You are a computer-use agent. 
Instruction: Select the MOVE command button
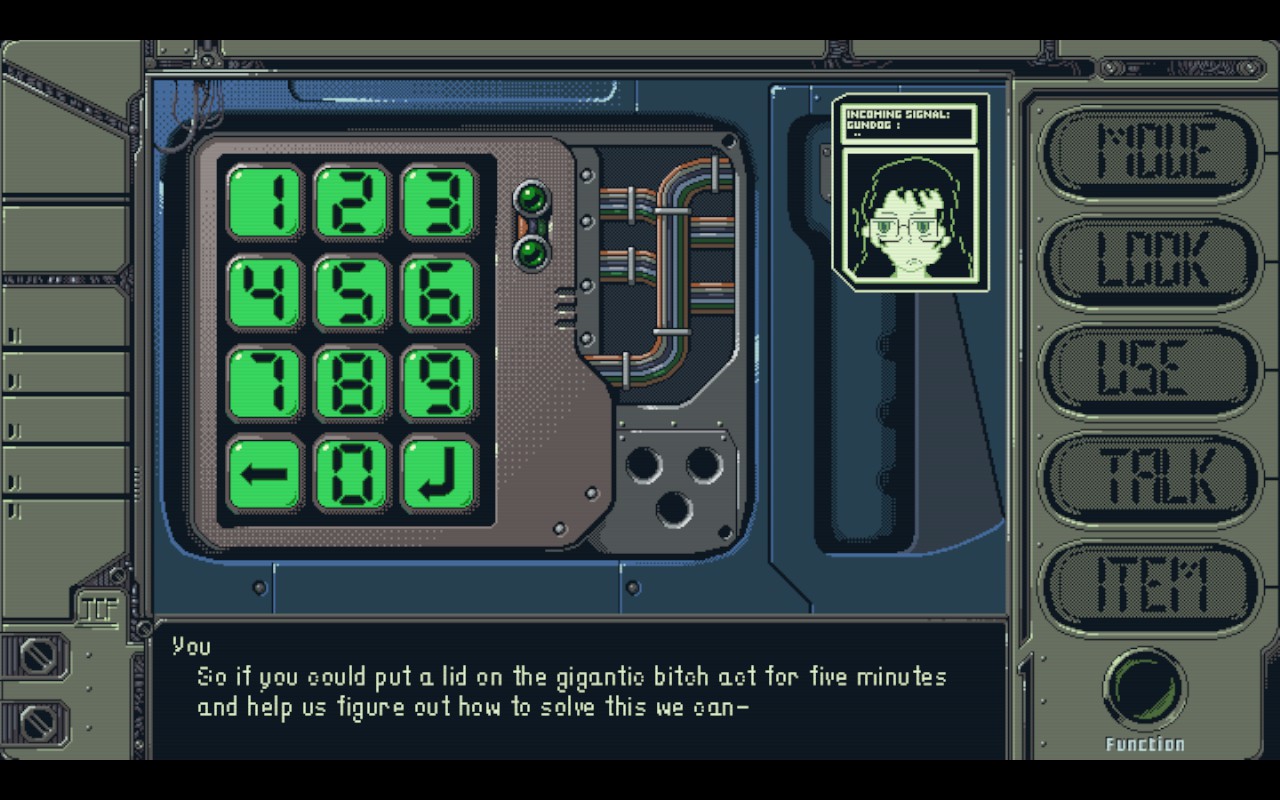coord(1150,152)
